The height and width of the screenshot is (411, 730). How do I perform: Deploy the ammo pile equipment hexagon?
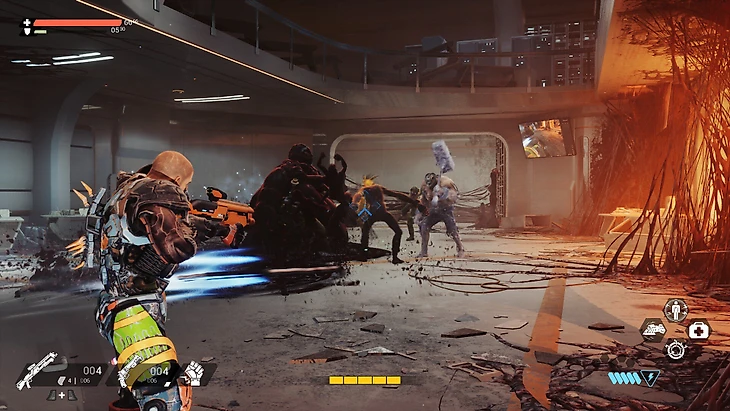(653, 330)
